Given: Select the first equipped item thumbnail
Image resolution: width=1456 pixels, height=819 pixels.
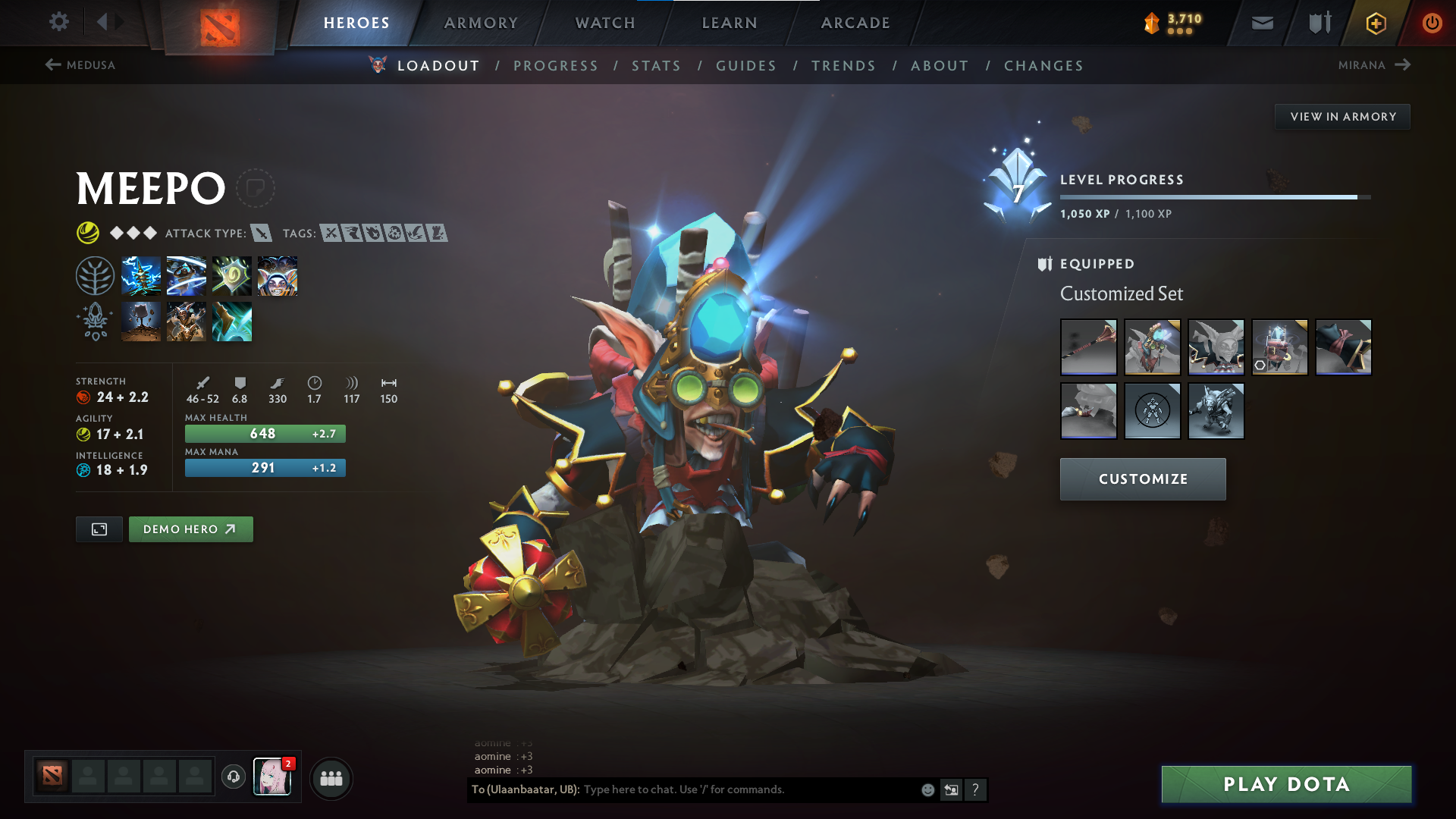Looking at the screenshot, I should 1088,347.
